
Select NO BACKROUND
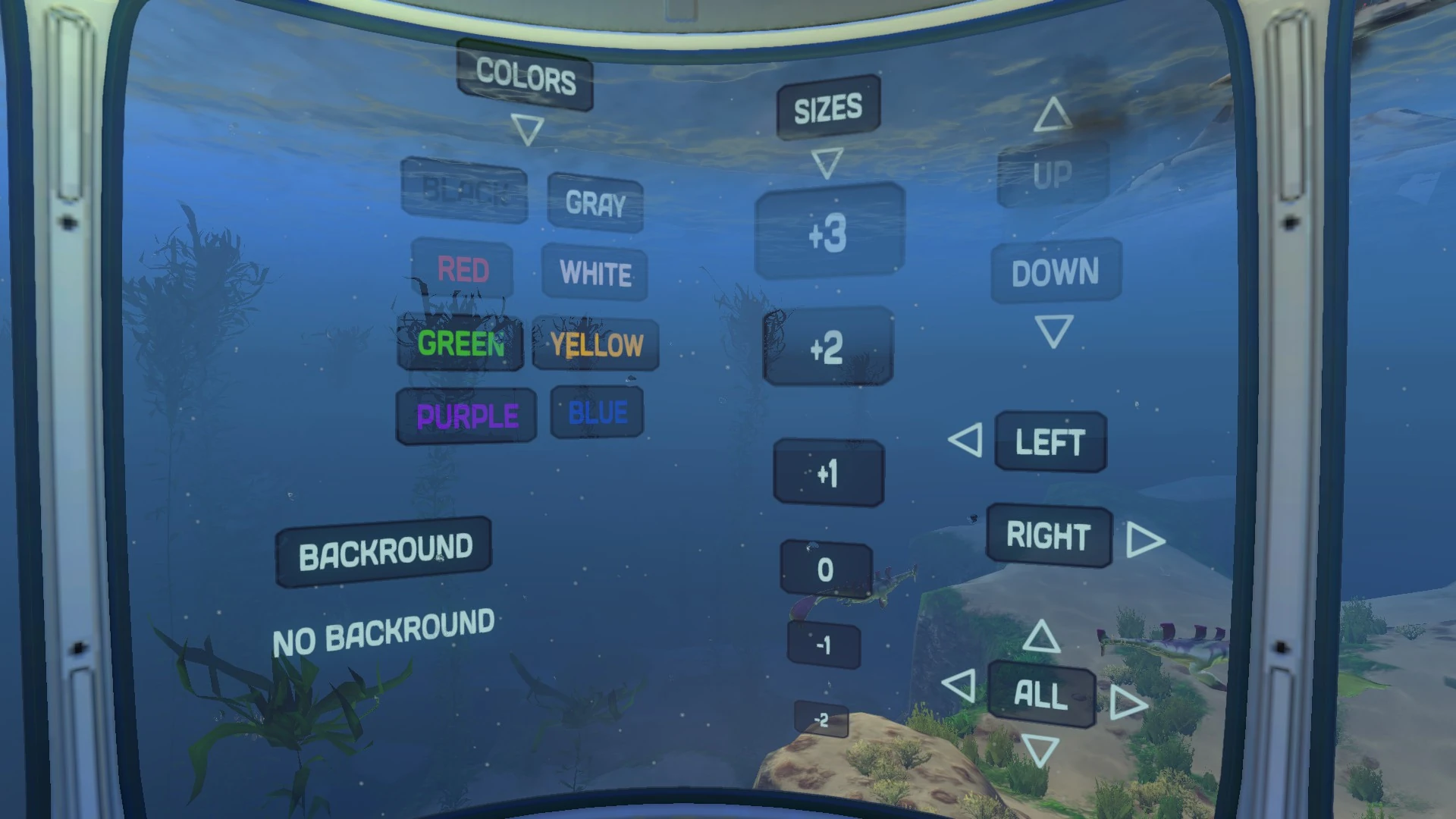coord(384,626)
